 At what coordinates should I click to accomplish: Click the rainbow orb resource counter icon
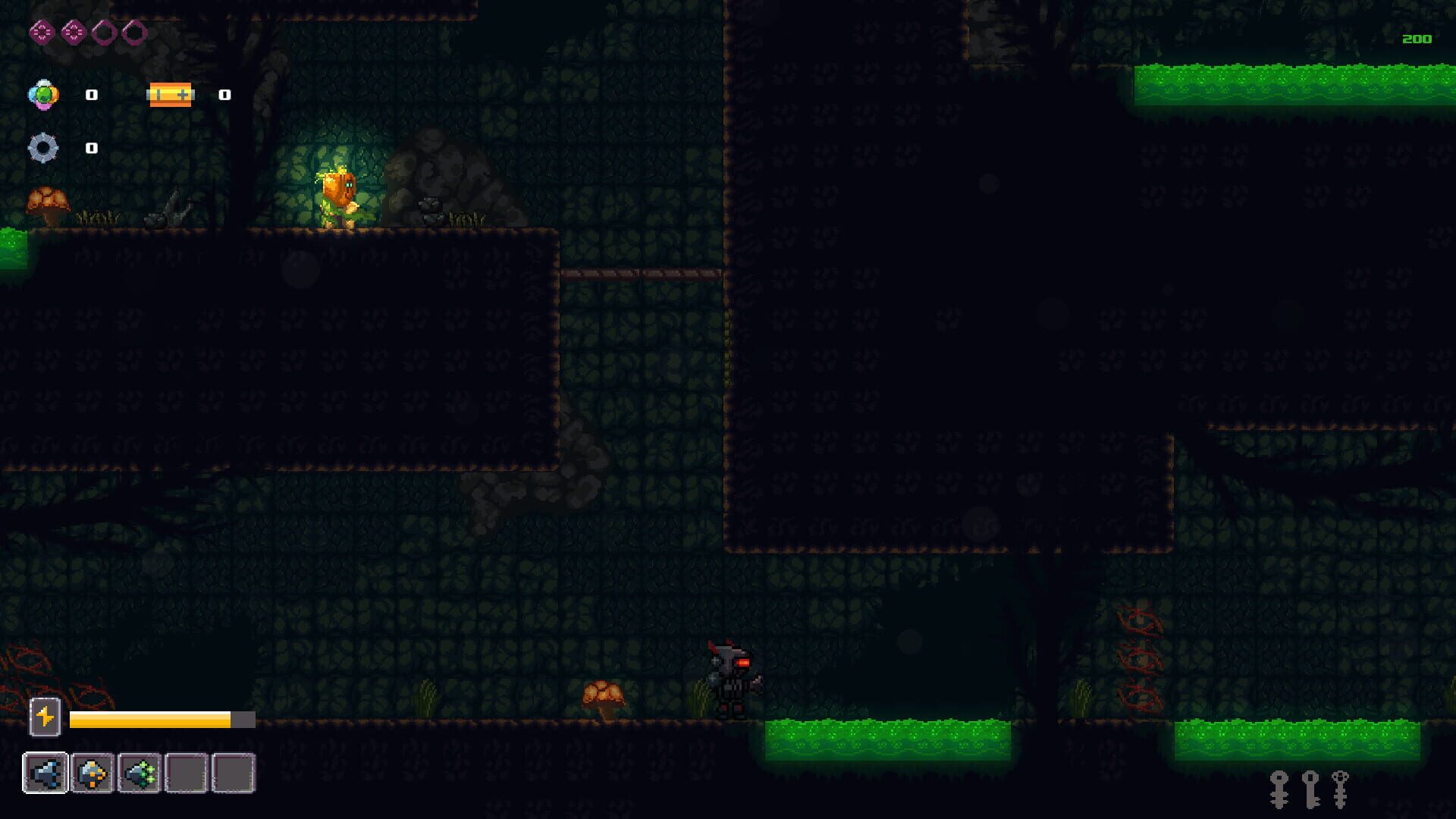(x=45, y=95)
